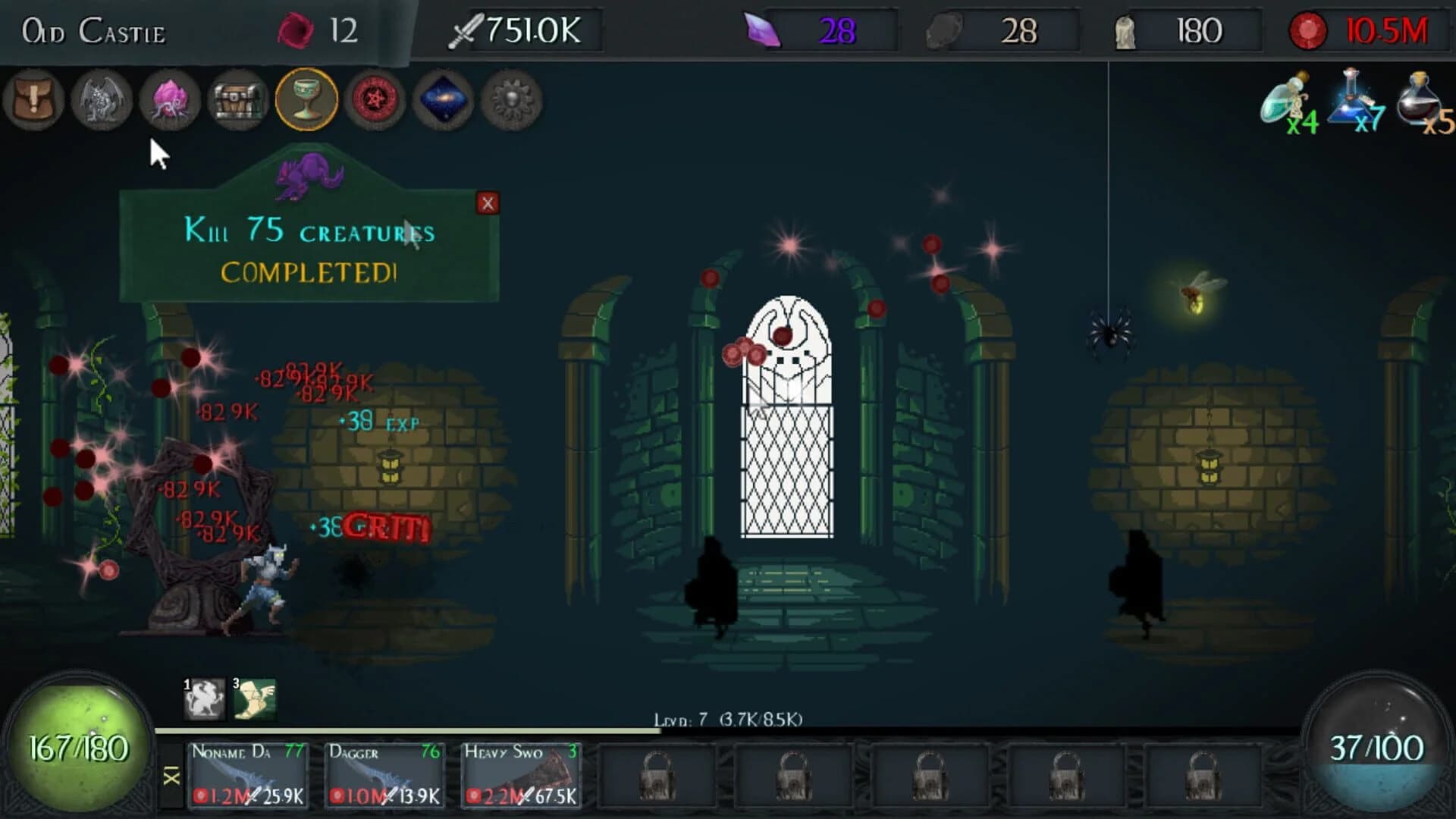Open the quest satchel icon
Viewport: 1456px width, 819px height.
coord(34,101)
